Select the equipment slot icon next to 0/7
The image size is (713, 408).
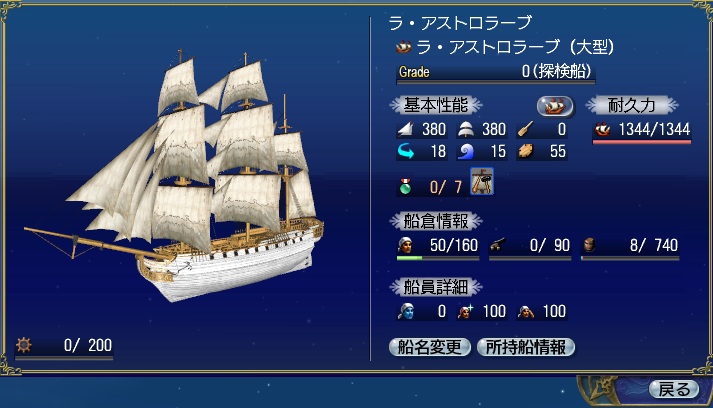pyautogui.click(x=482, y=184)
